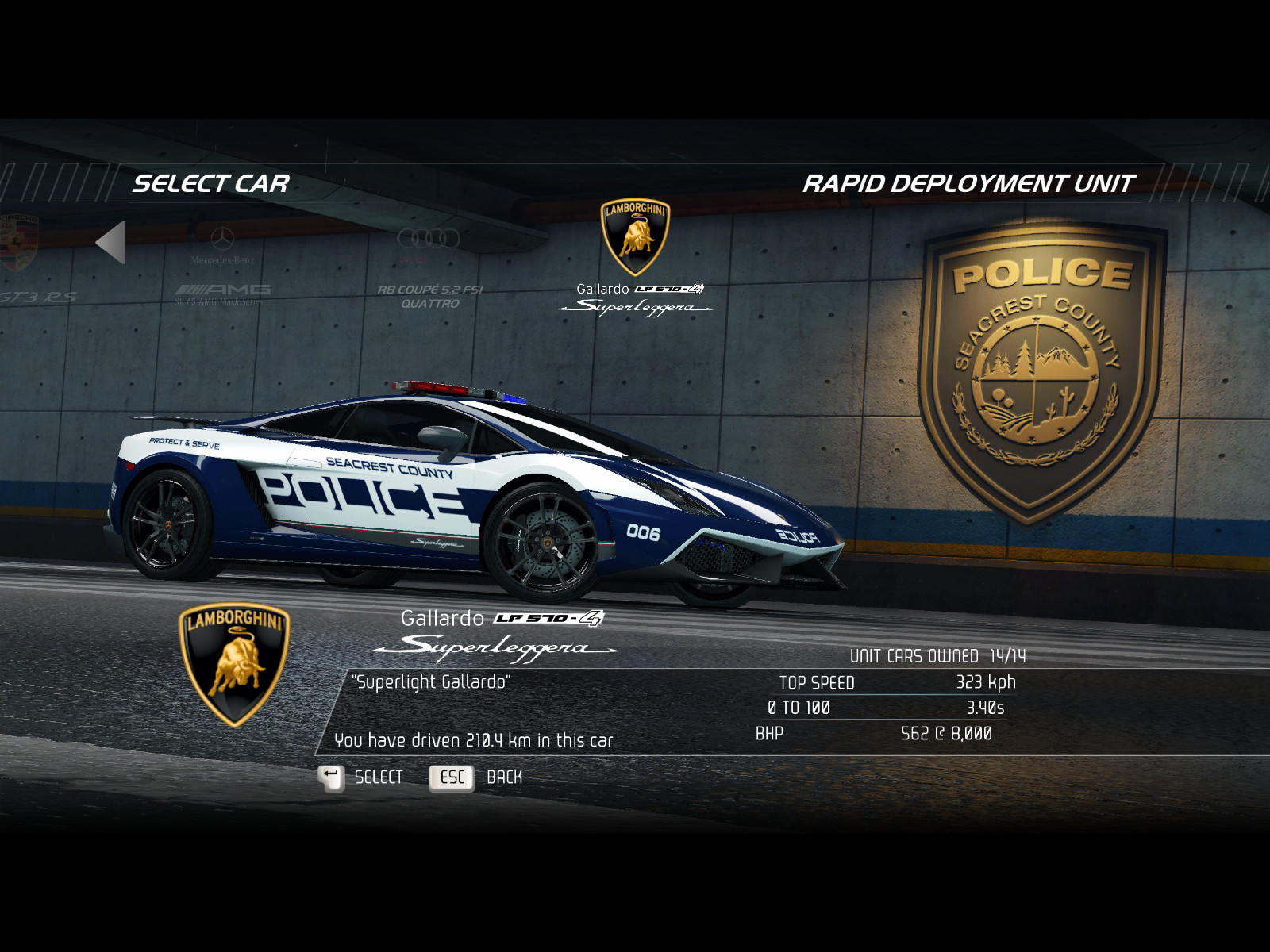Click the left arrow to browse previous cars
The image size is (1270, 952).
point(112,242)
